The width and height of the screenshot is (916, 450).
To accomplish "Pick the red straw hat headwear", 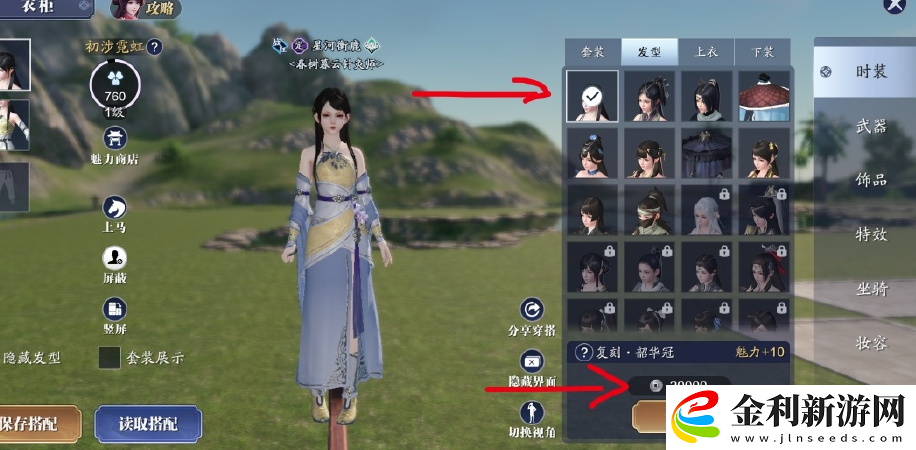I will click(x=764, y=96).
